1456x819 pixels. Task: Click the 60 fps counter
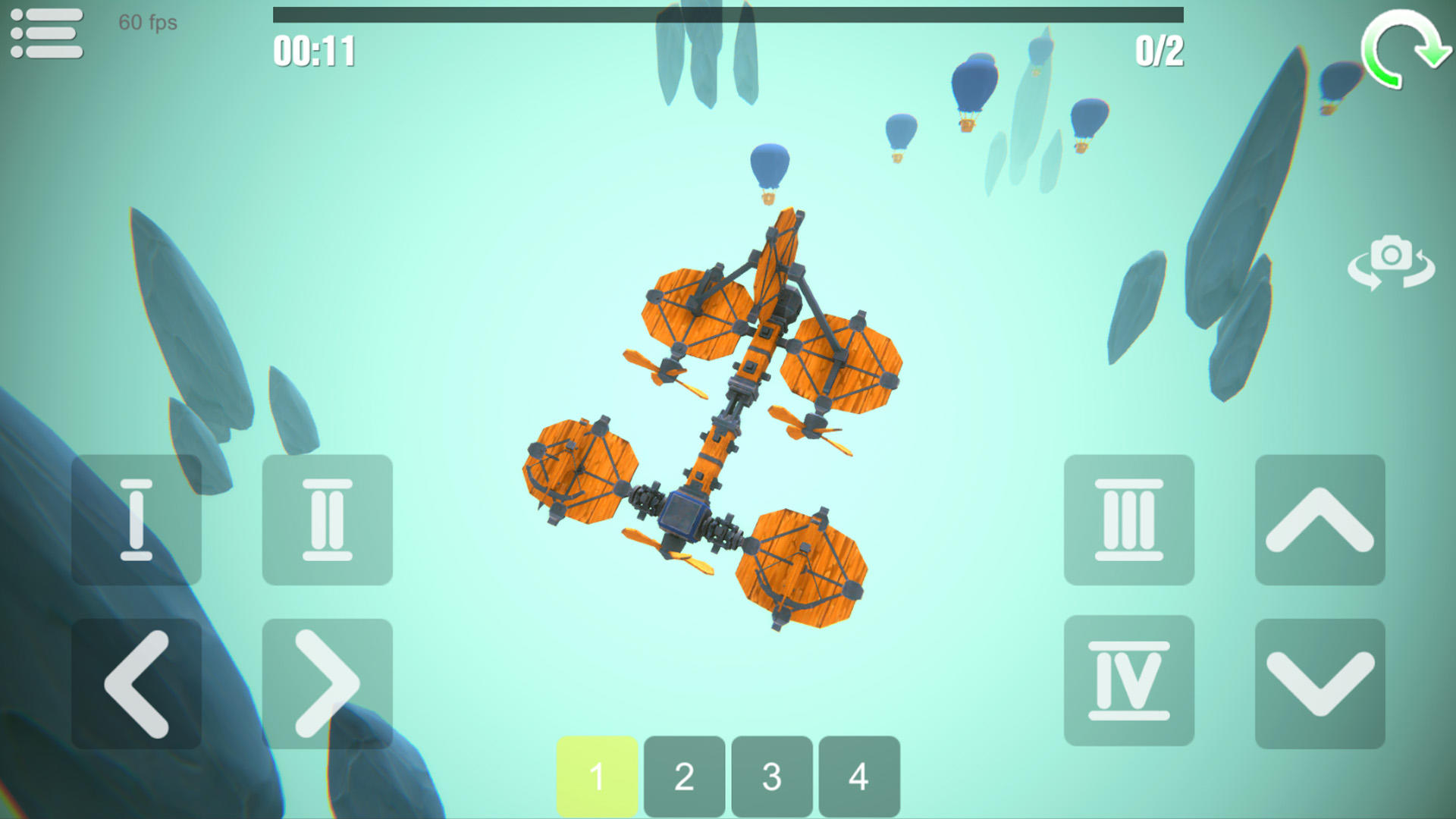pos(146,24)
